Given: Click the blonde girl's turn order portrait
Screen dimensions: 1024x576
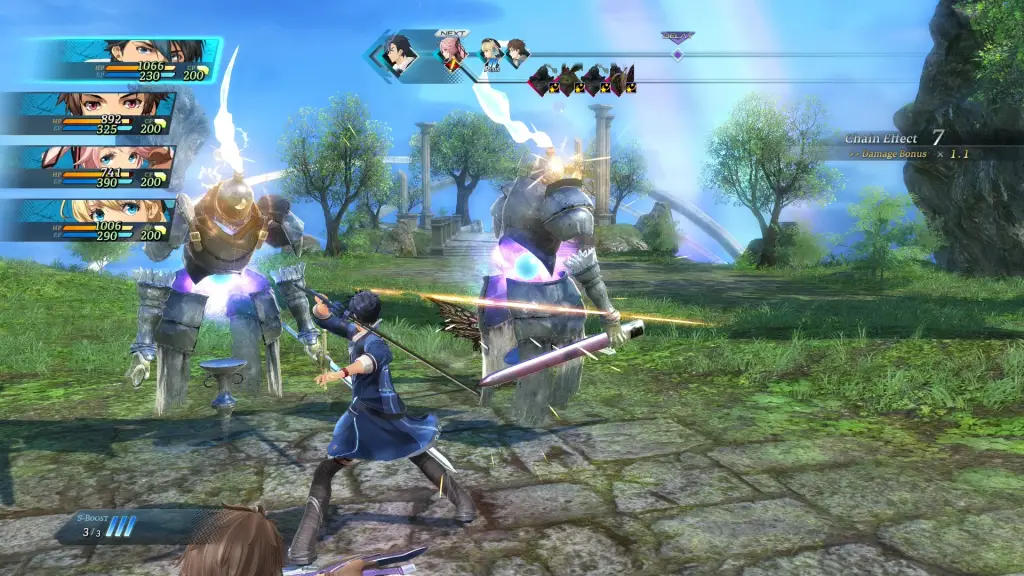Looking at the screenshot, I should tap(491, 53).
